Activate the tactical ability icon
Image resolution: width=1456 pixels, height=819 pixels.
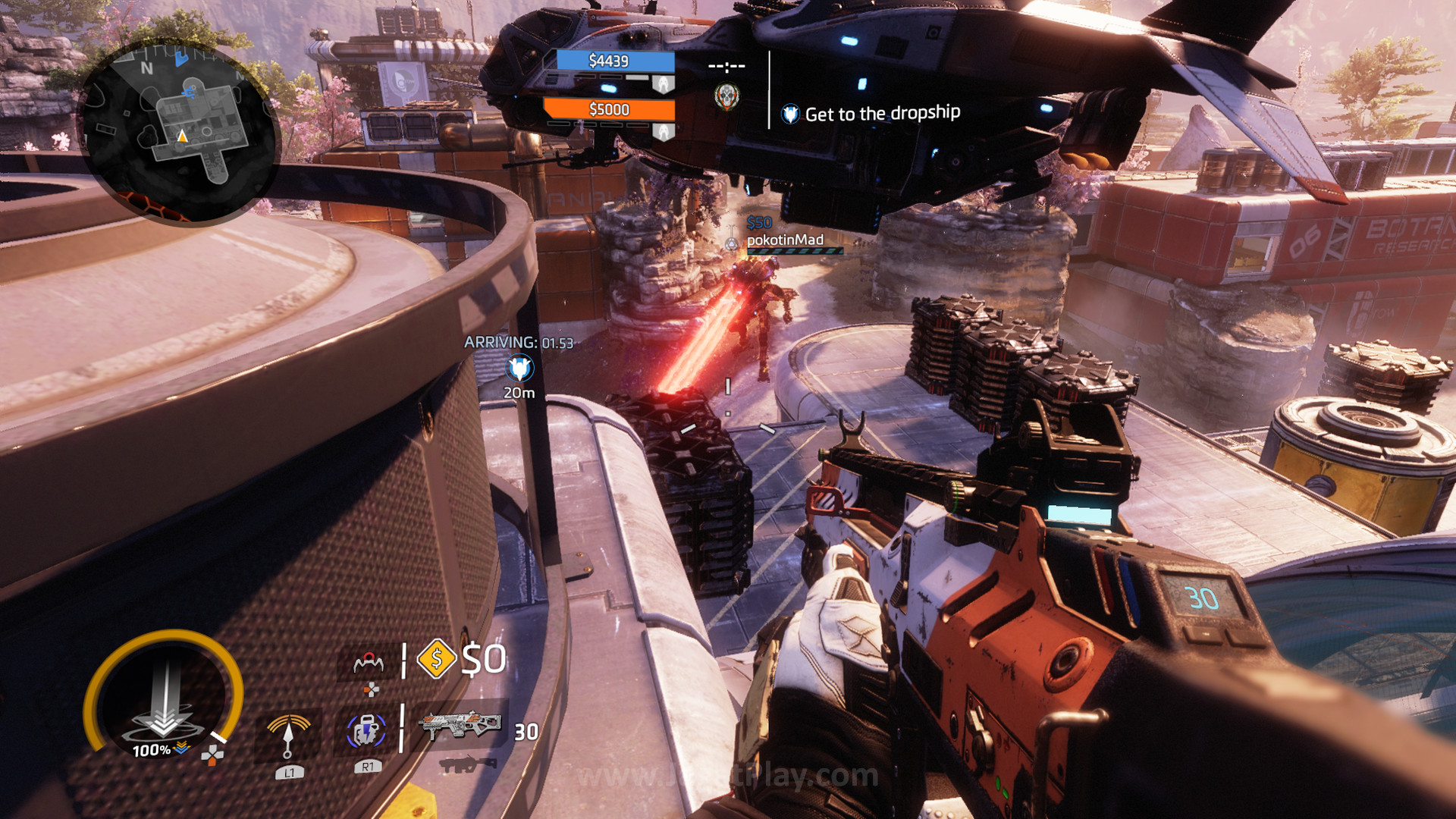(367, 732)
